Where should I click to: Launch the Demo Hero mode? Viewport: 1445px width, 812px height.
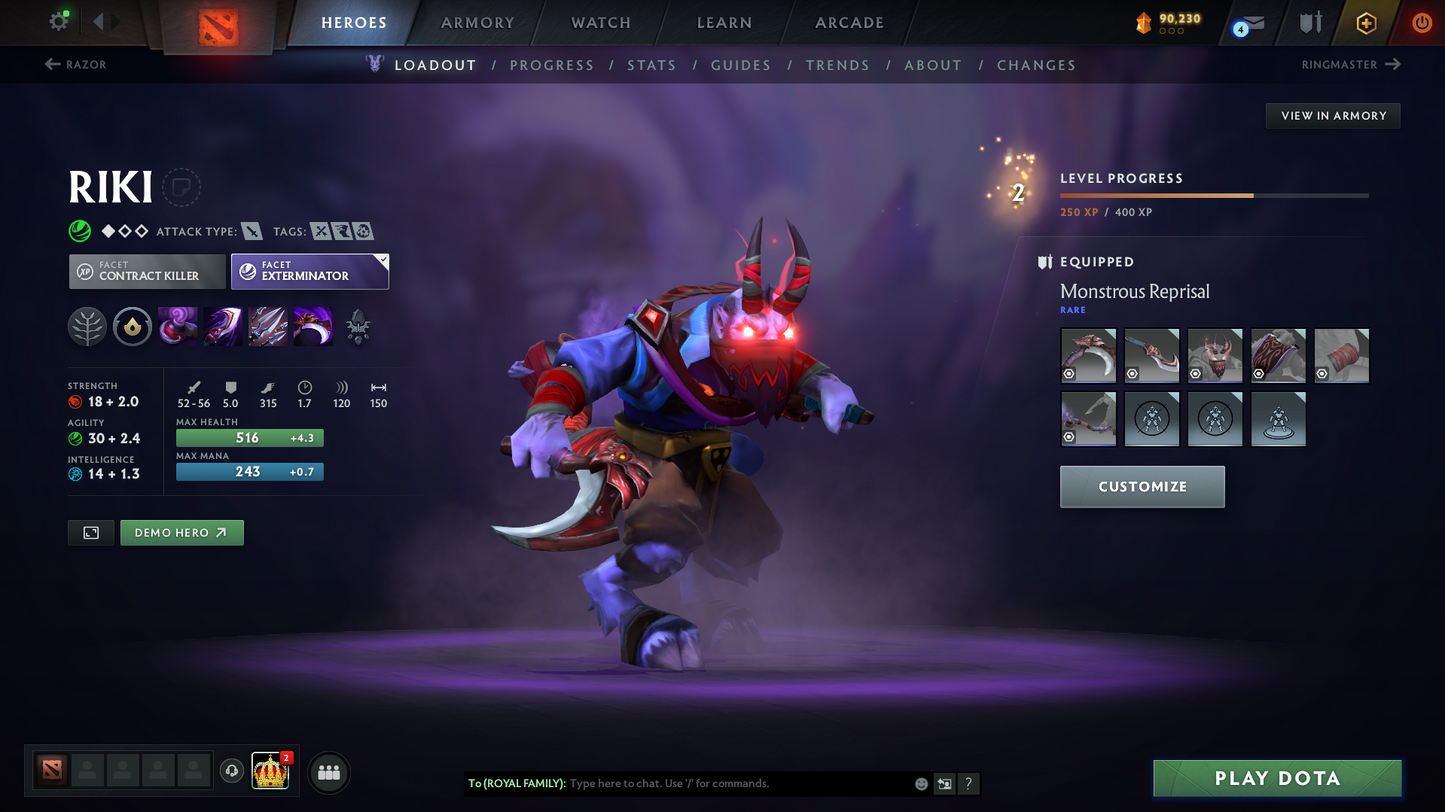tap(181, 533)
